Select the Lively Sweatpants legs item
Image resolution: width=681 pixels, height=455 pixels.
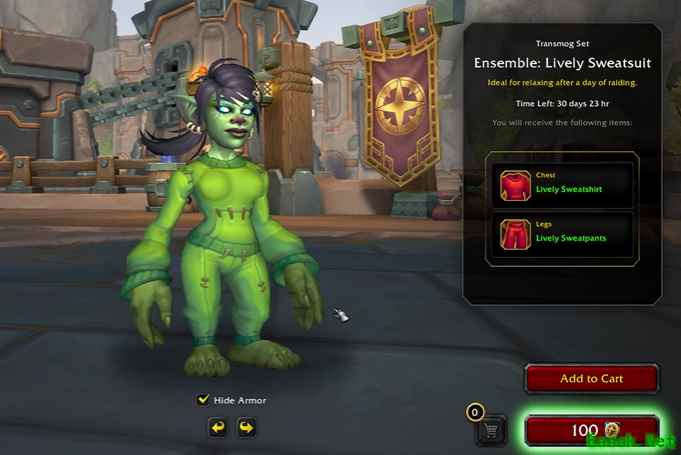[x=562, y=233]
